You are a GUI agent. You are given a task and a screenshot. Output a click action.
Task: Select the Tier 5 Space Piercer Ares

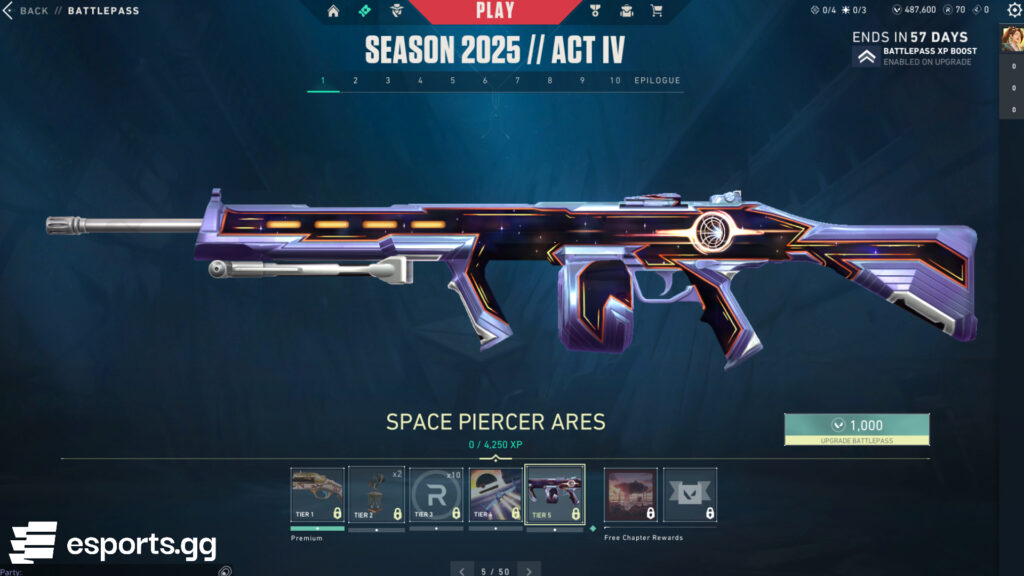(x=555, y=495)
